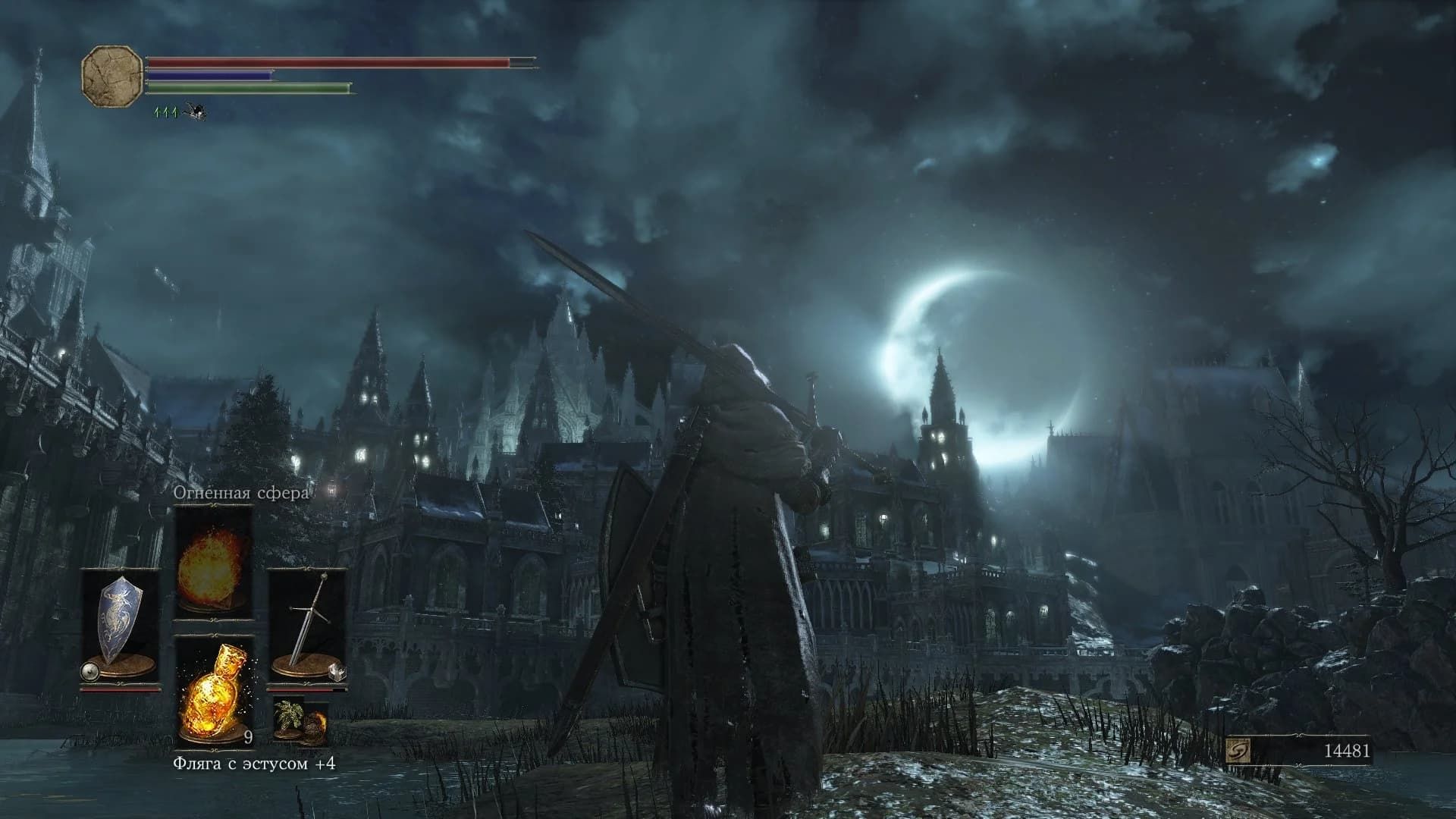Click the dragon crest shield equipment icon
Screen dimensions: 1456x819
tap(121, 614)
